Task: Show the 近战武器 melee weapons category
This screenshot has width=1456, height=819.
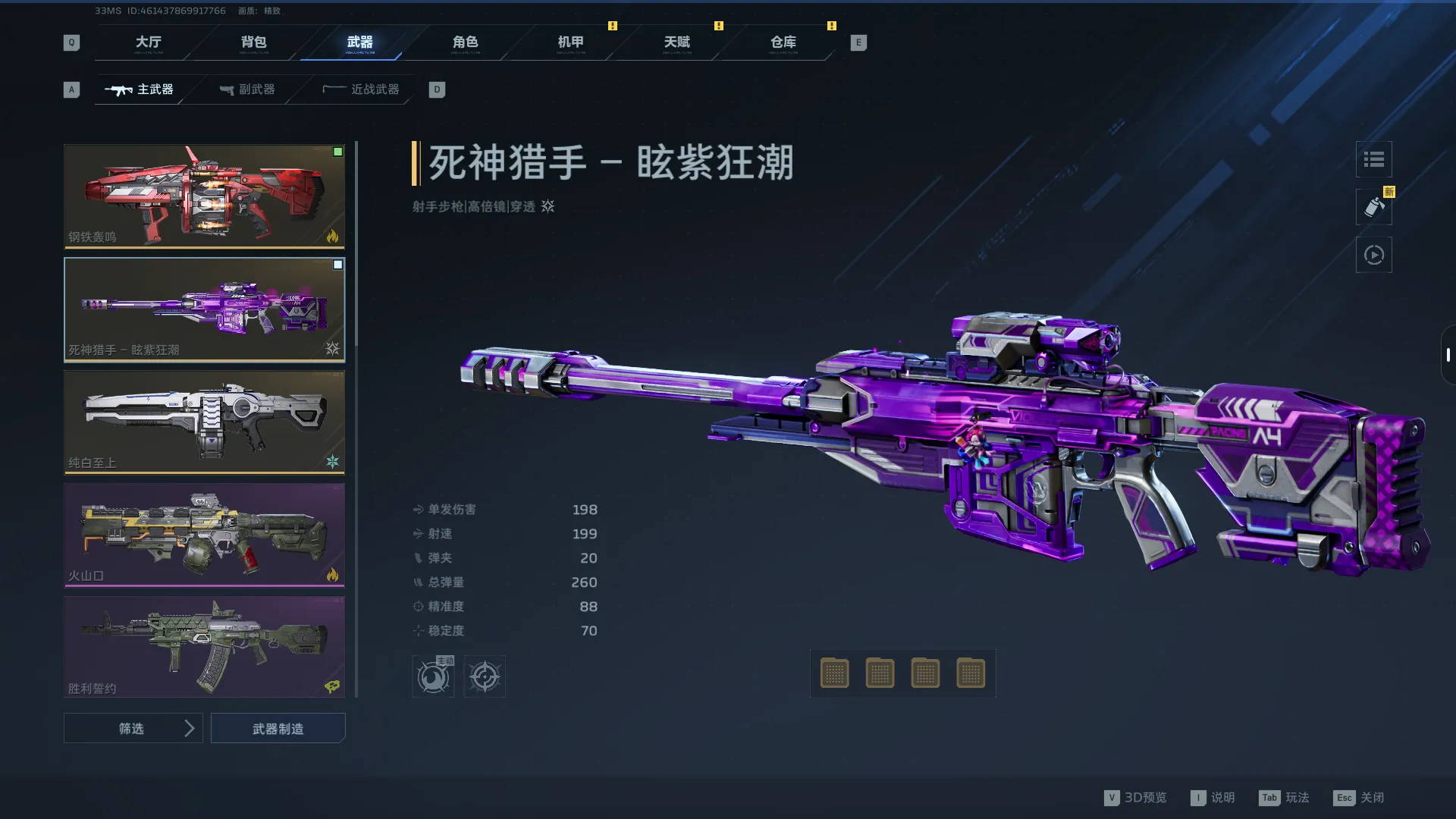Action: pyautogui.click(x=361, y=89)
